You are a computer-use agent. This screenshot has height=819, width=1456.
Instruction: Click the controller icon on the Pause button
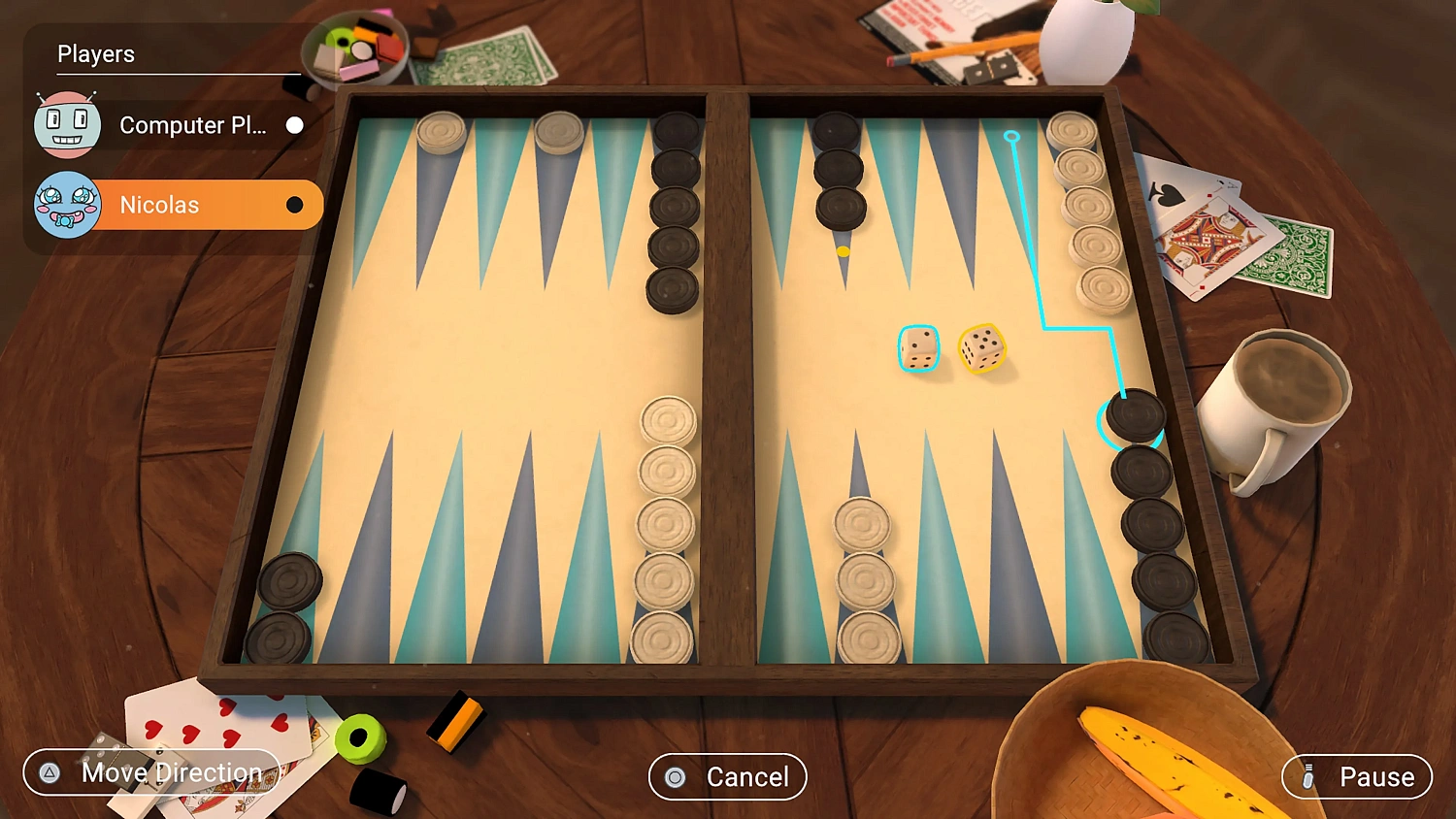click(1309, 776)
